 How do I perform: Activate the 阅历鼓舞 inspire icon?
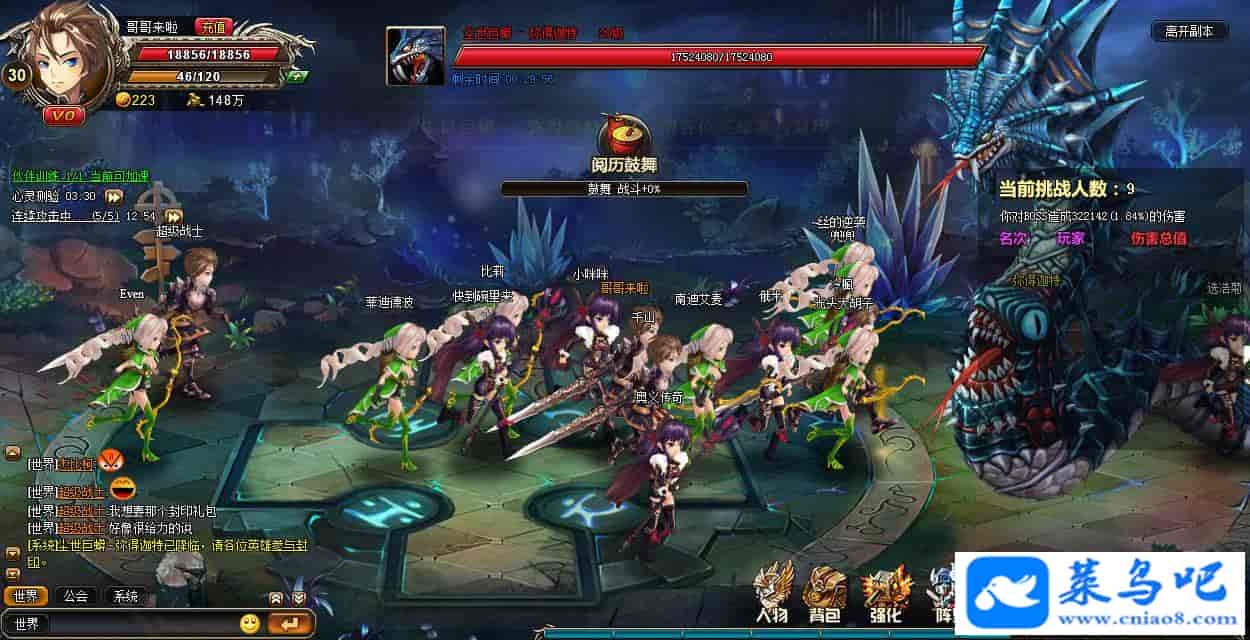(623, 139)
